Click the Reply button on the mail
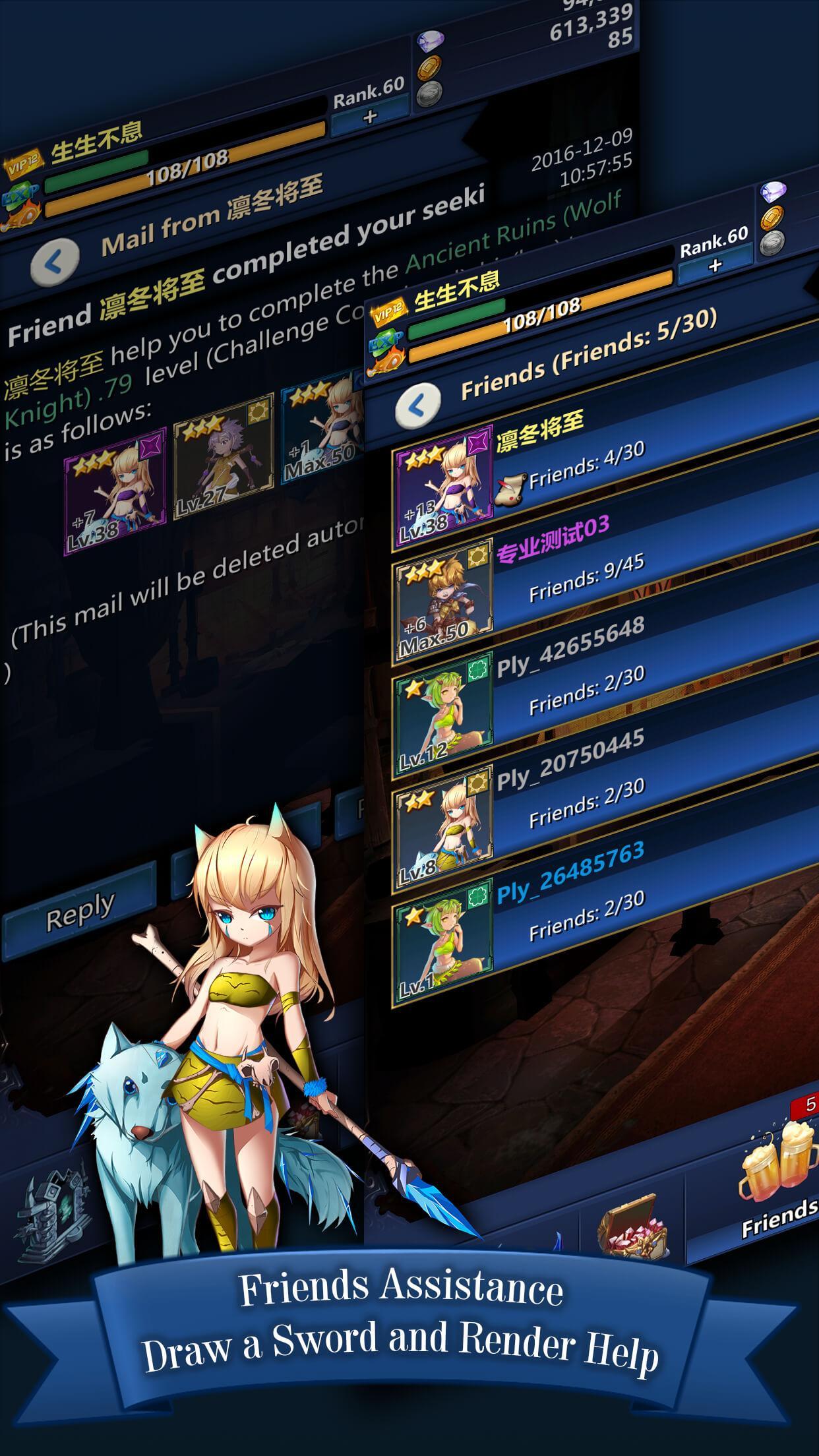The height and width of the screenshot is (1456, 819). coord(79,912)
